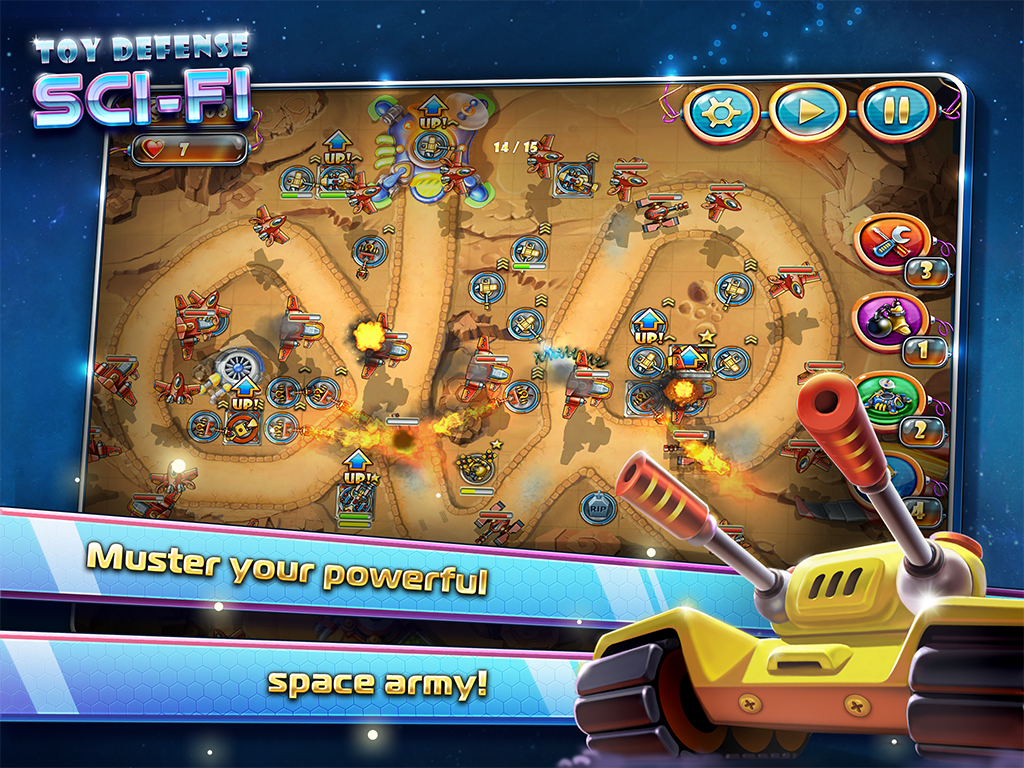Click the round play arrow button
Viewport: 1024px width, 768px height.
tap(808, 112)
